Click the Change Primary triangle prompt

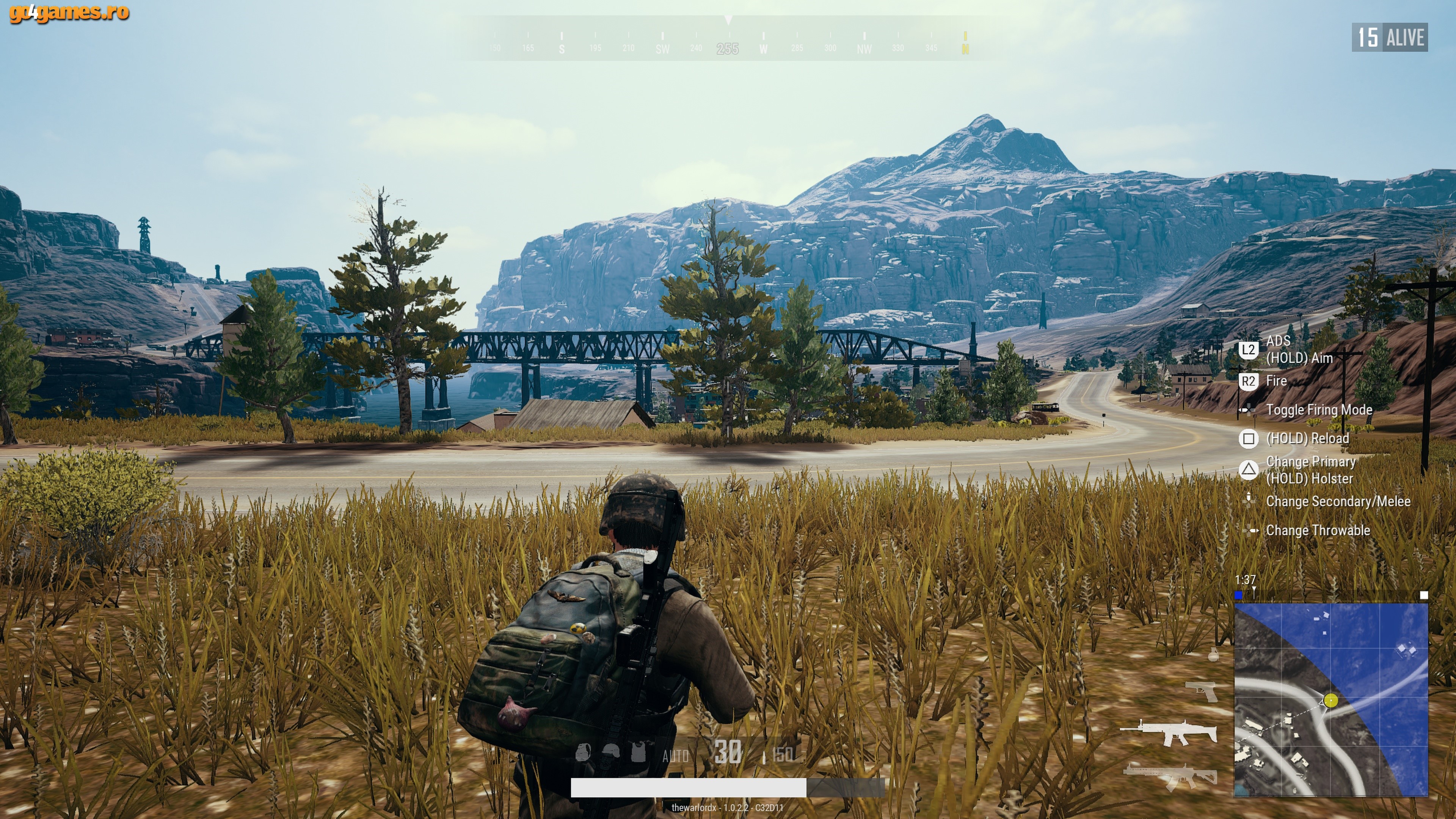(x=1249, y=470)
